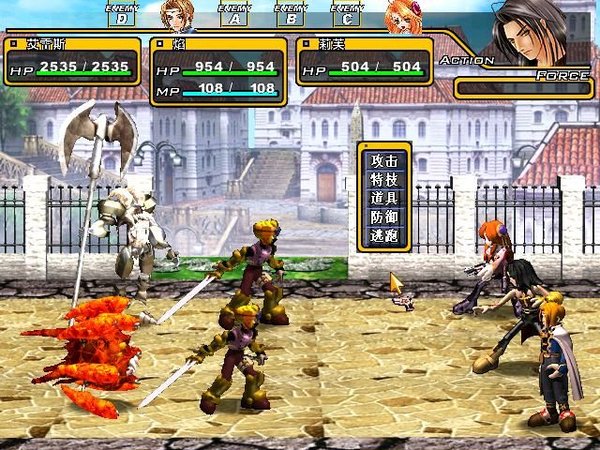Pick the 防御 (Defend) command

coord(384,215)
